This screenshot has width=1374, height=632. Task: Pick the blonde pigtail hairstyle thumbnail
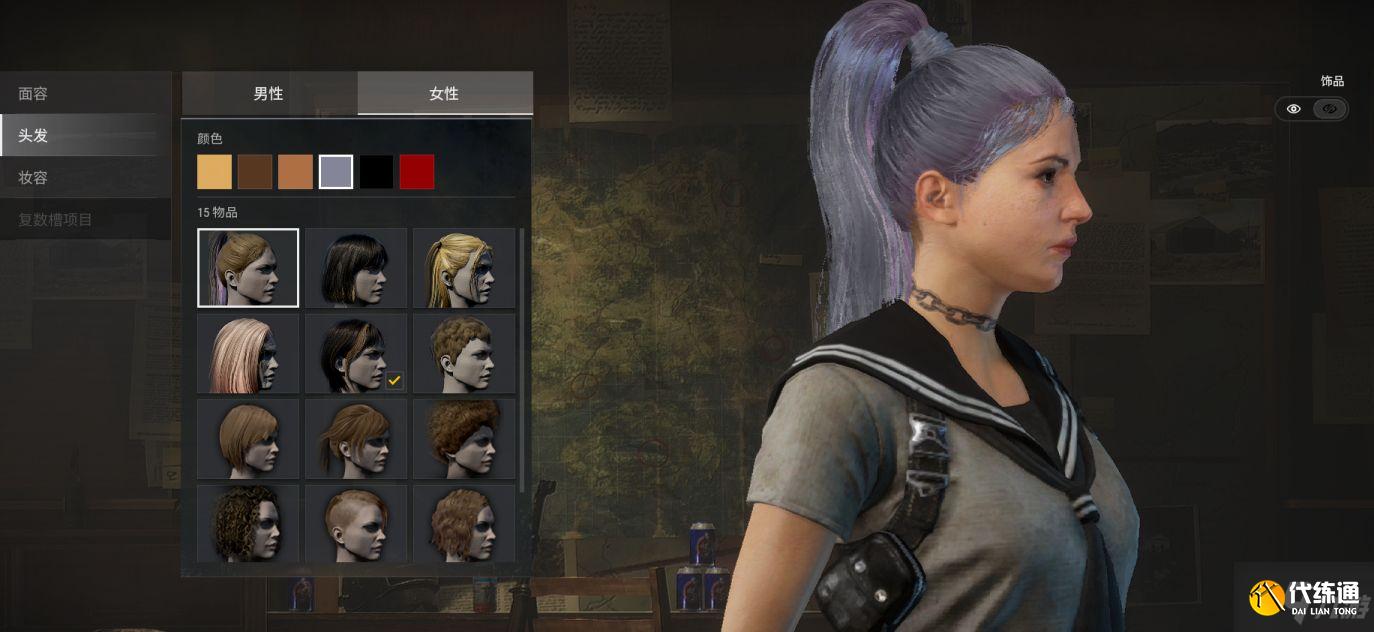(464, 267)
